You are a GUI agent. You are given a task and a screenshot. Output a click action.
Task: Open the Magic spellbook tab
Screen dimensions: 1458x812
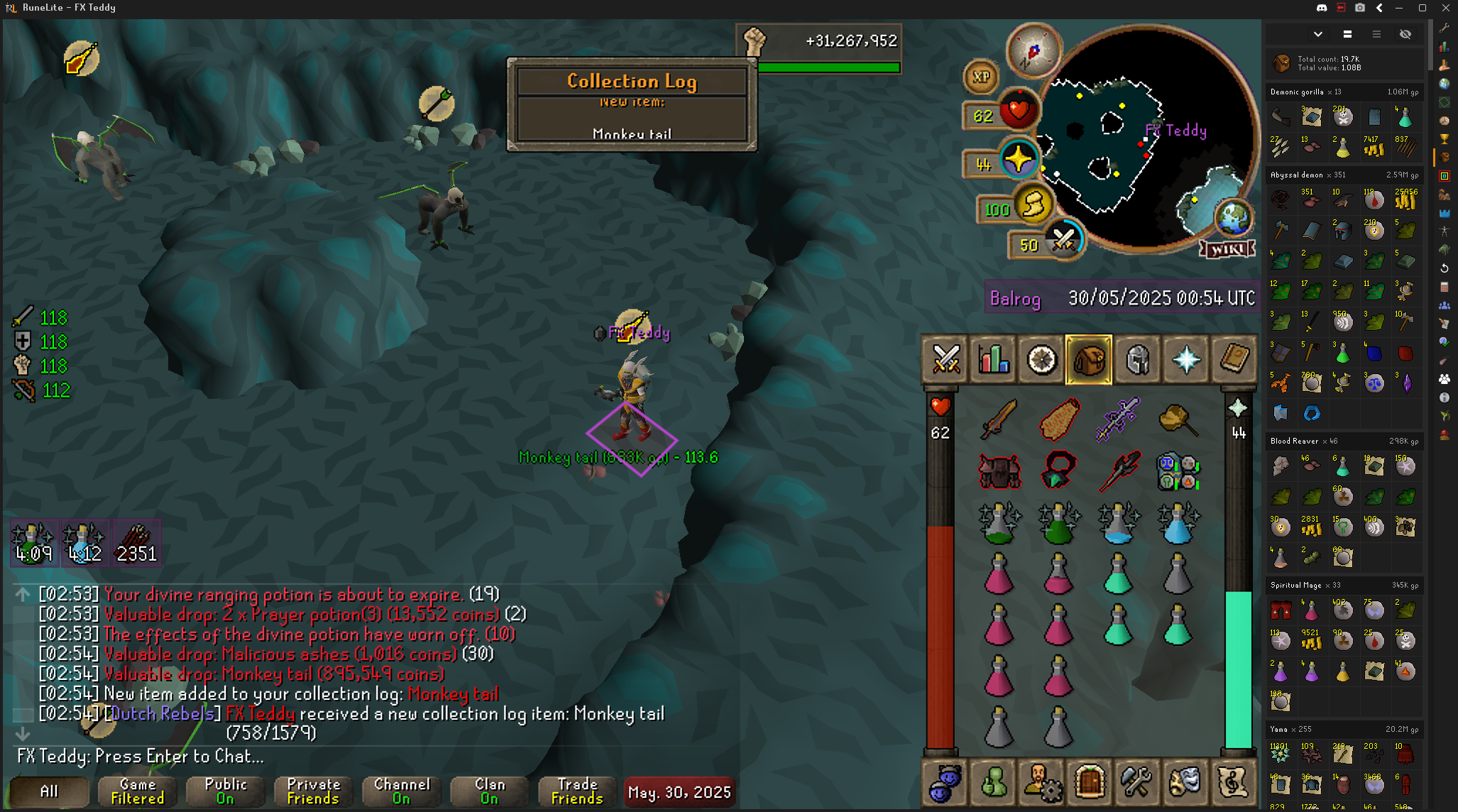point(1234,360)
